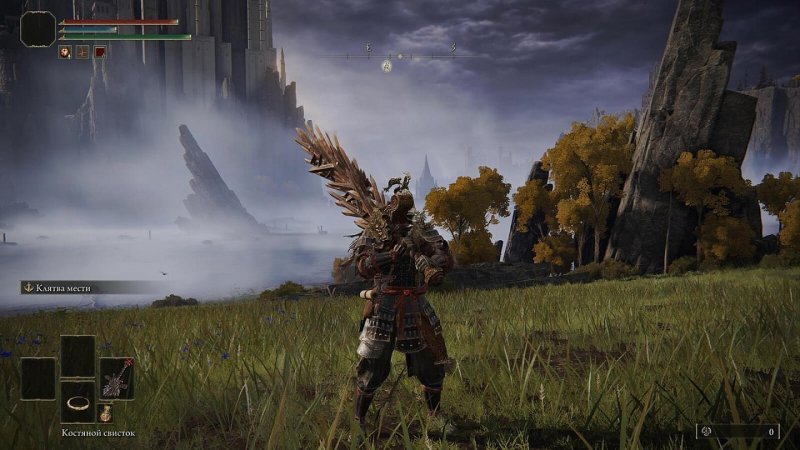Screen dimensions: 800x450
Task: Select the right-hand weapon slot
Action: coord(117,378)
